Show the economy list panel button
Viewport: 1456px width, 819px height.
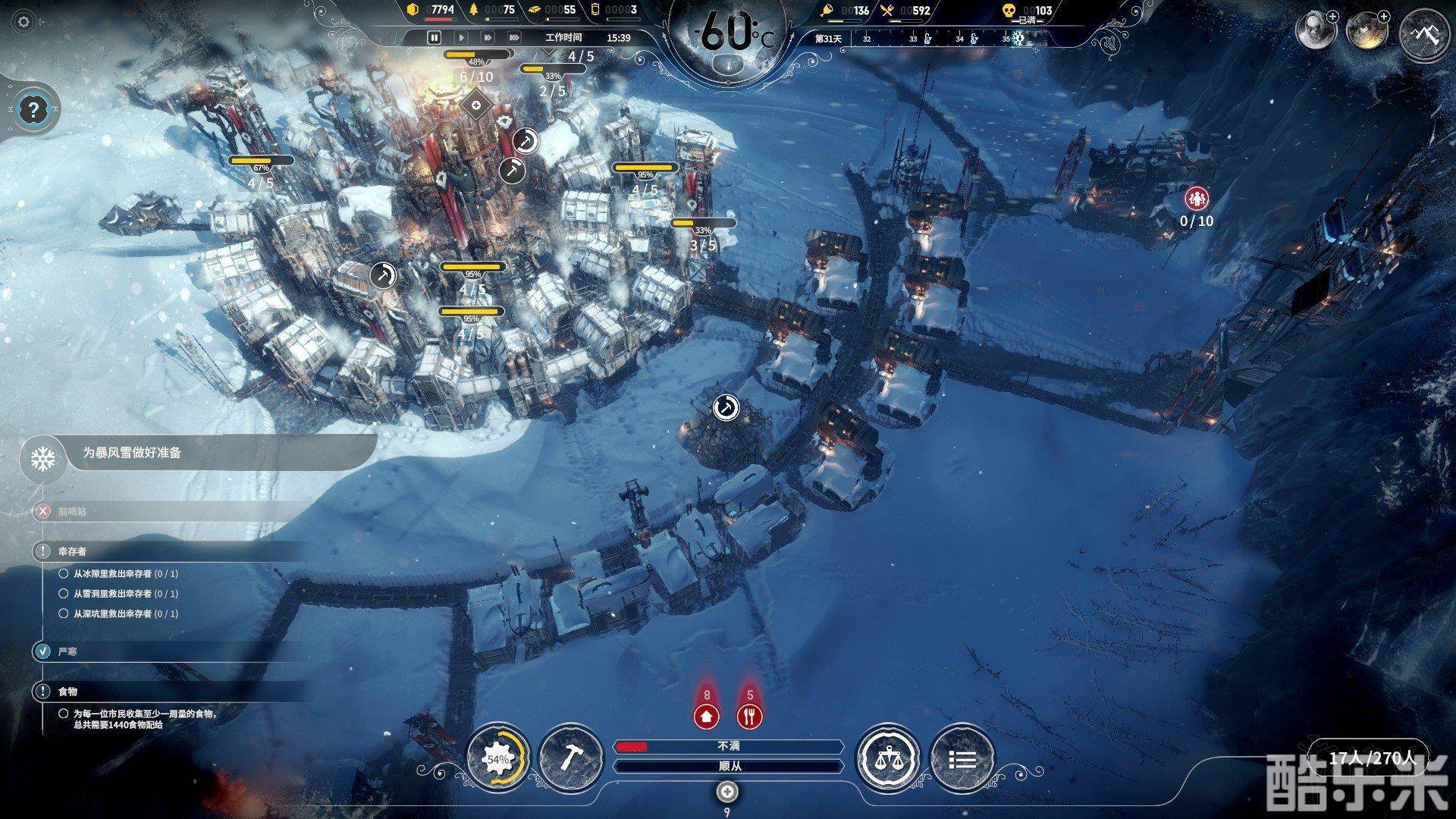(x=962, y=758)
